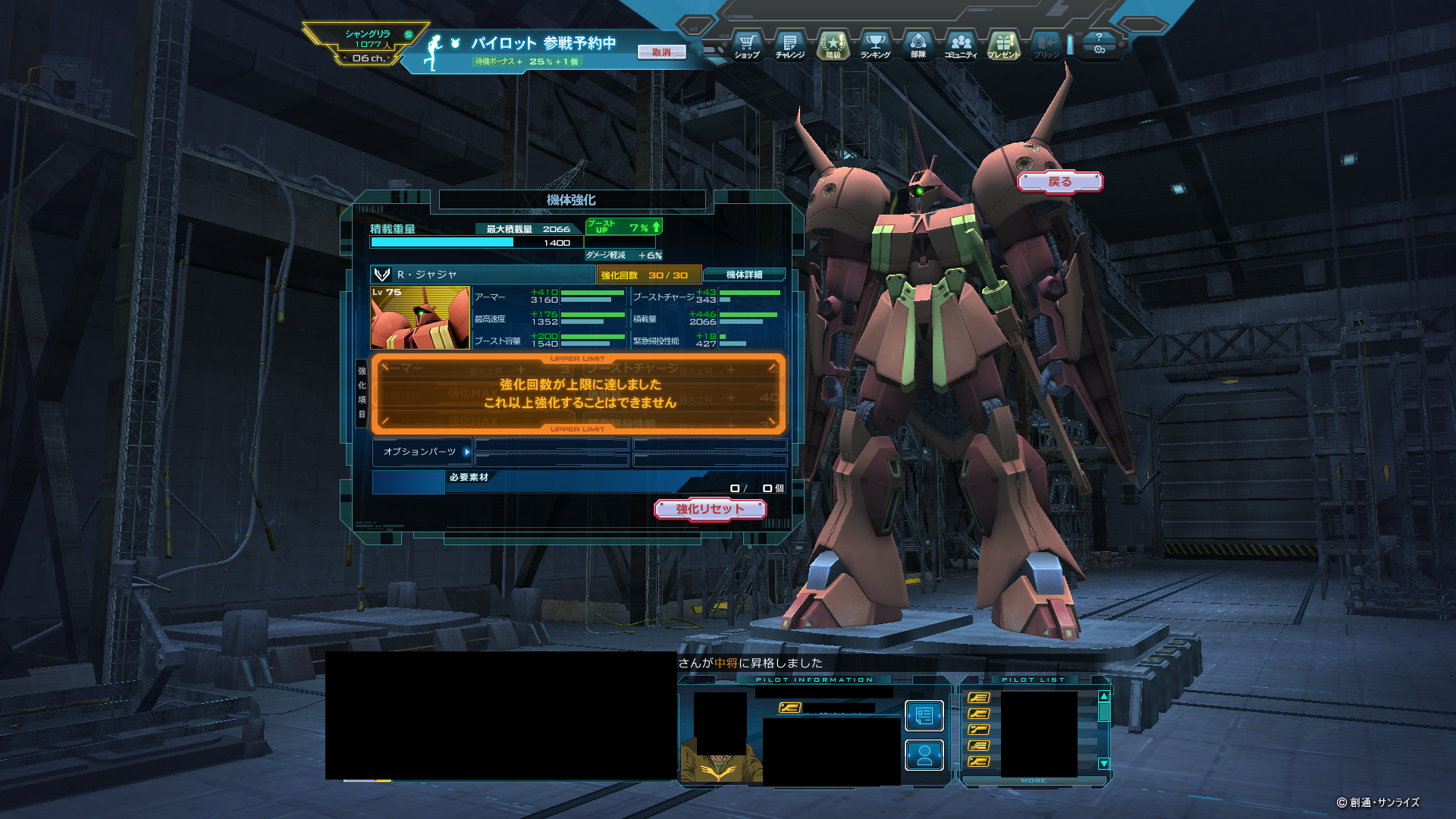Click the pilot list down arrow
This screenshot has width=1456, height=819.
[x=1104, y=764]
